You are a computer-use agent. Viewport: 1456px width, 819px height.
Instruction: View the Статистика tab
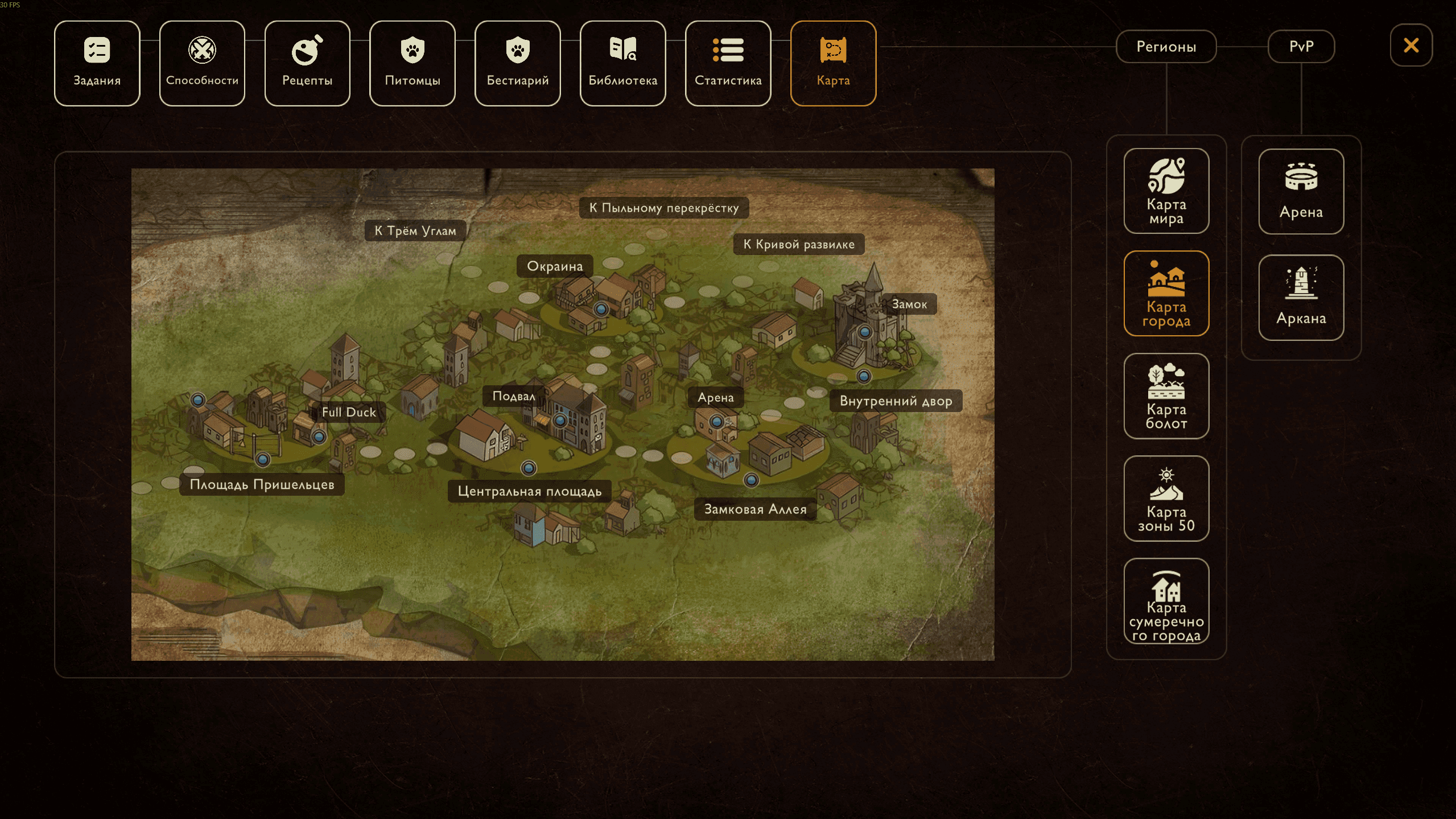(728, 63)
